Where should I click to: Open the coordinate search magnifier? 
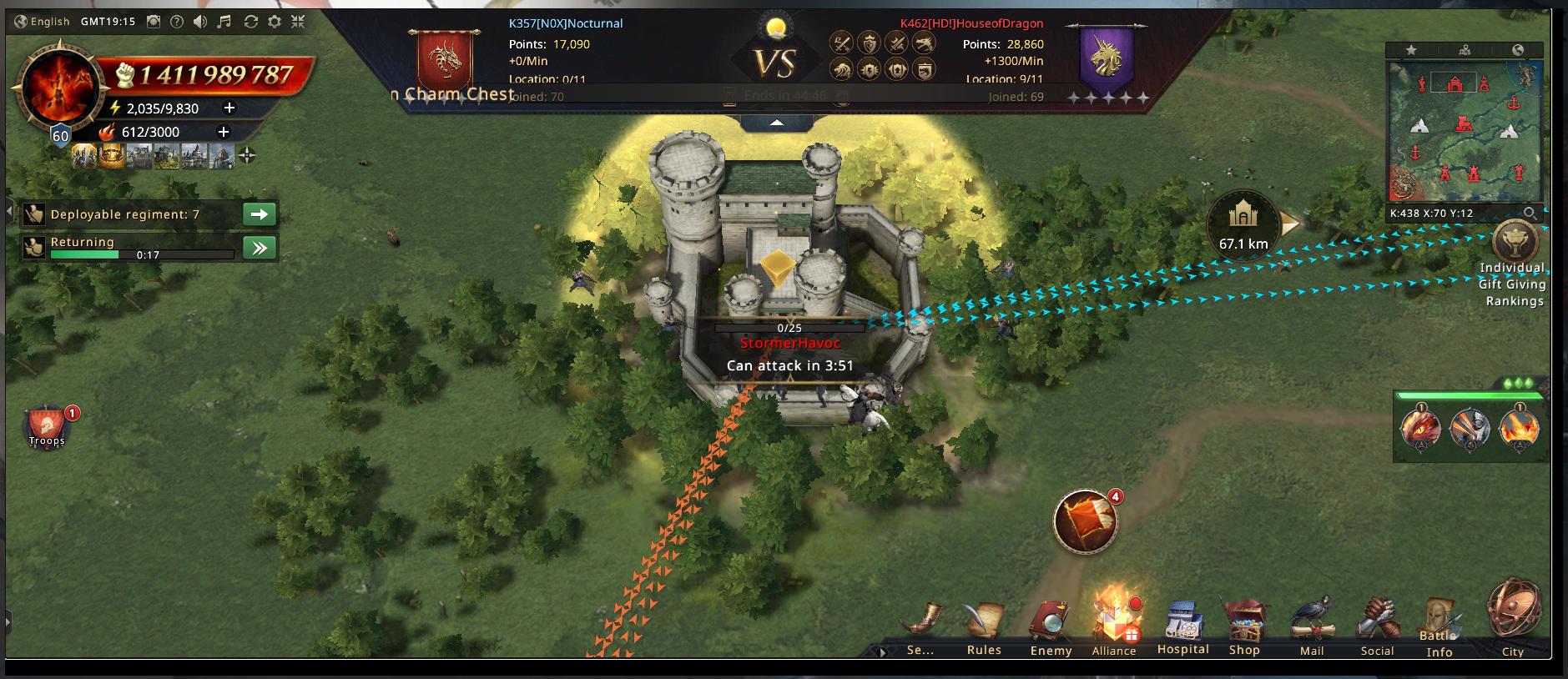pos(1529,214)
